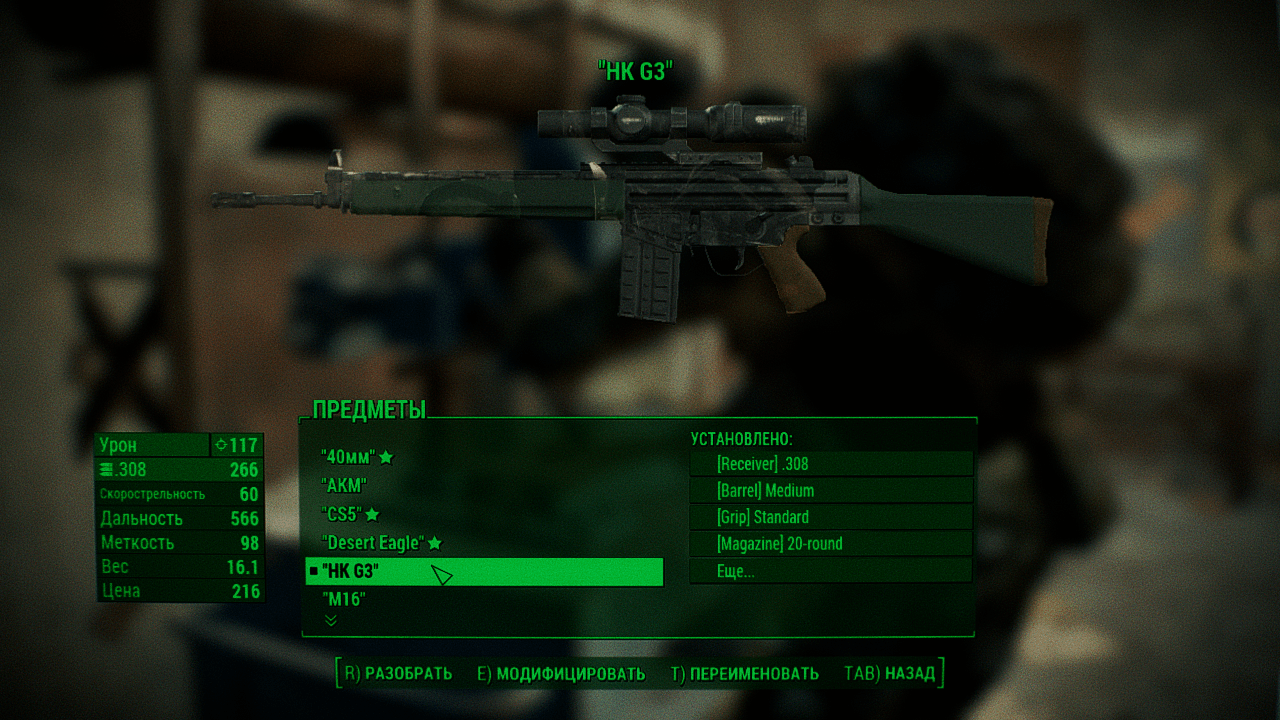Image resolution: width=1280 pixels, height=720 pixels.
Task: Click the РАЗОБРАТЬ scrap button
Action: pyautogui.click(x=399, y=674)
